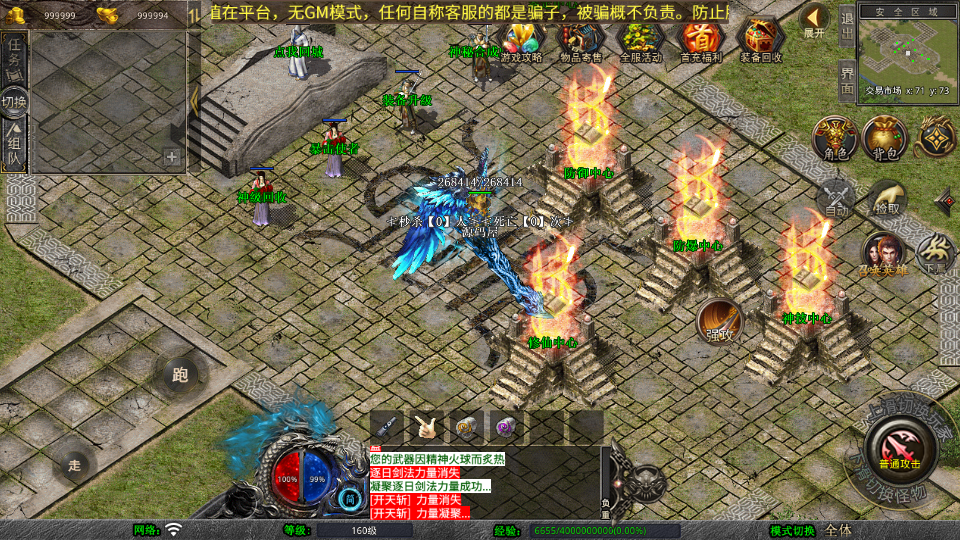Open the 装备回收 equipment recycling chest

coord(761,39)
